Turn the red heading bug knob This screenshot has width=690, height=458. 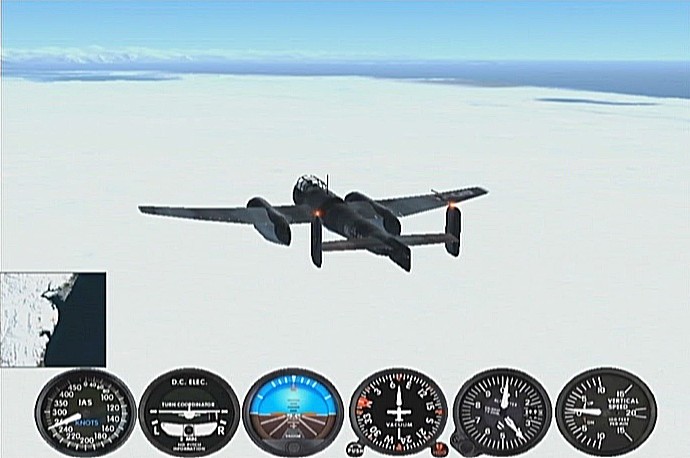pos(440,447)
